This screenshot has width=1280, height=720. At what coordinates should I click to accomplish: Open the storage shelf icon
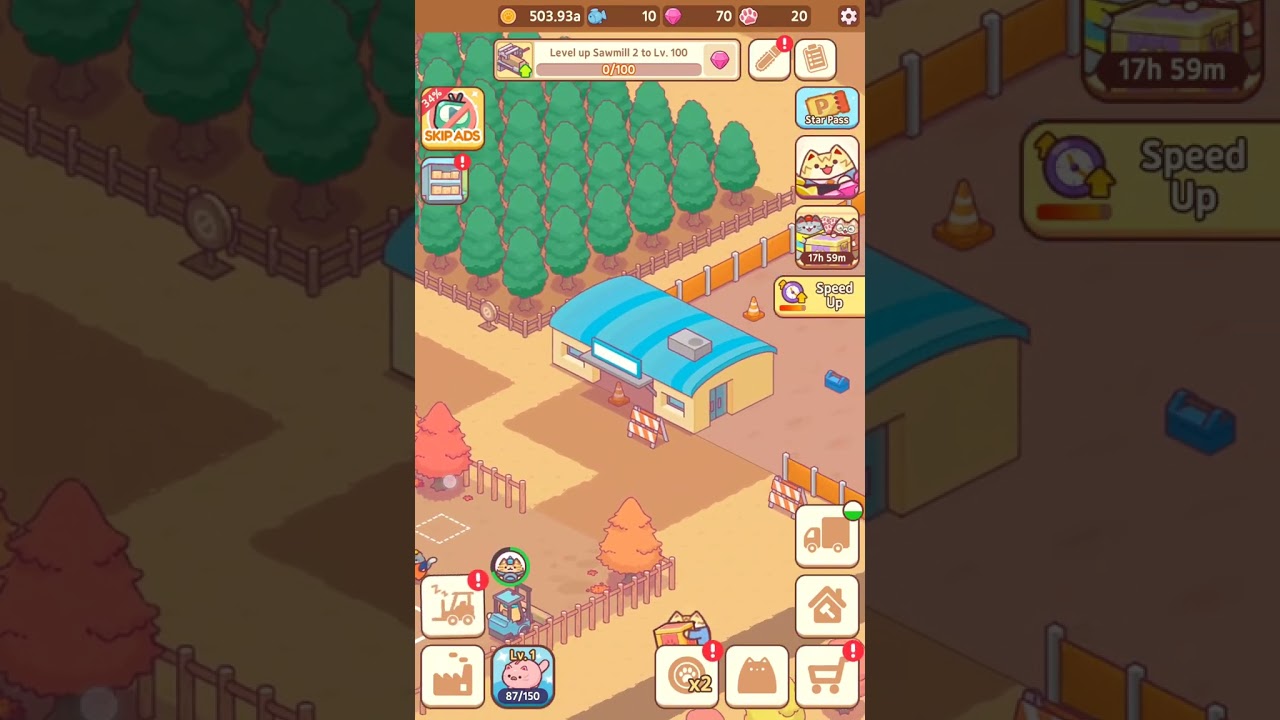point(445,182)
